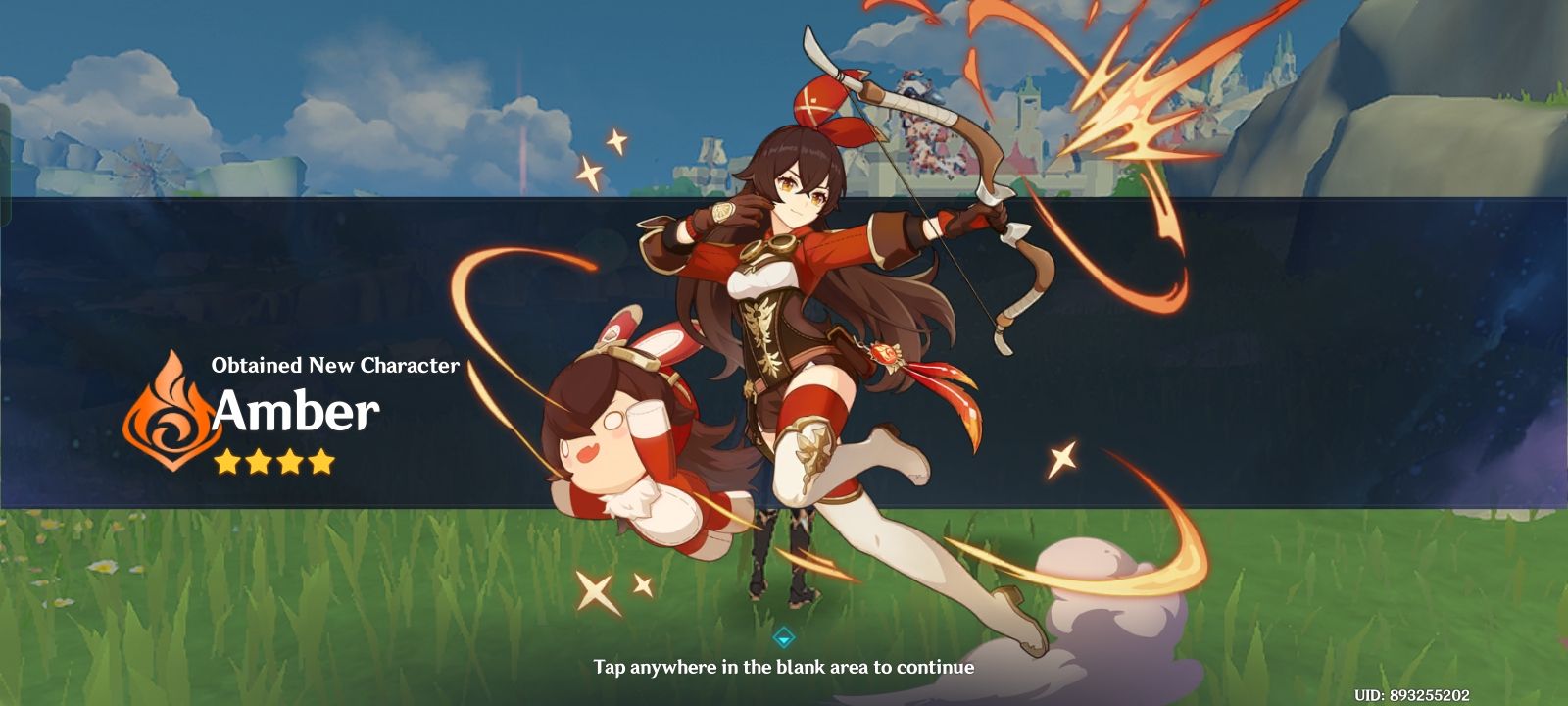Click the small diamond indicator above continue text
The width and height of the screenshot is (1568, 706).
click(x=784, y=637)
